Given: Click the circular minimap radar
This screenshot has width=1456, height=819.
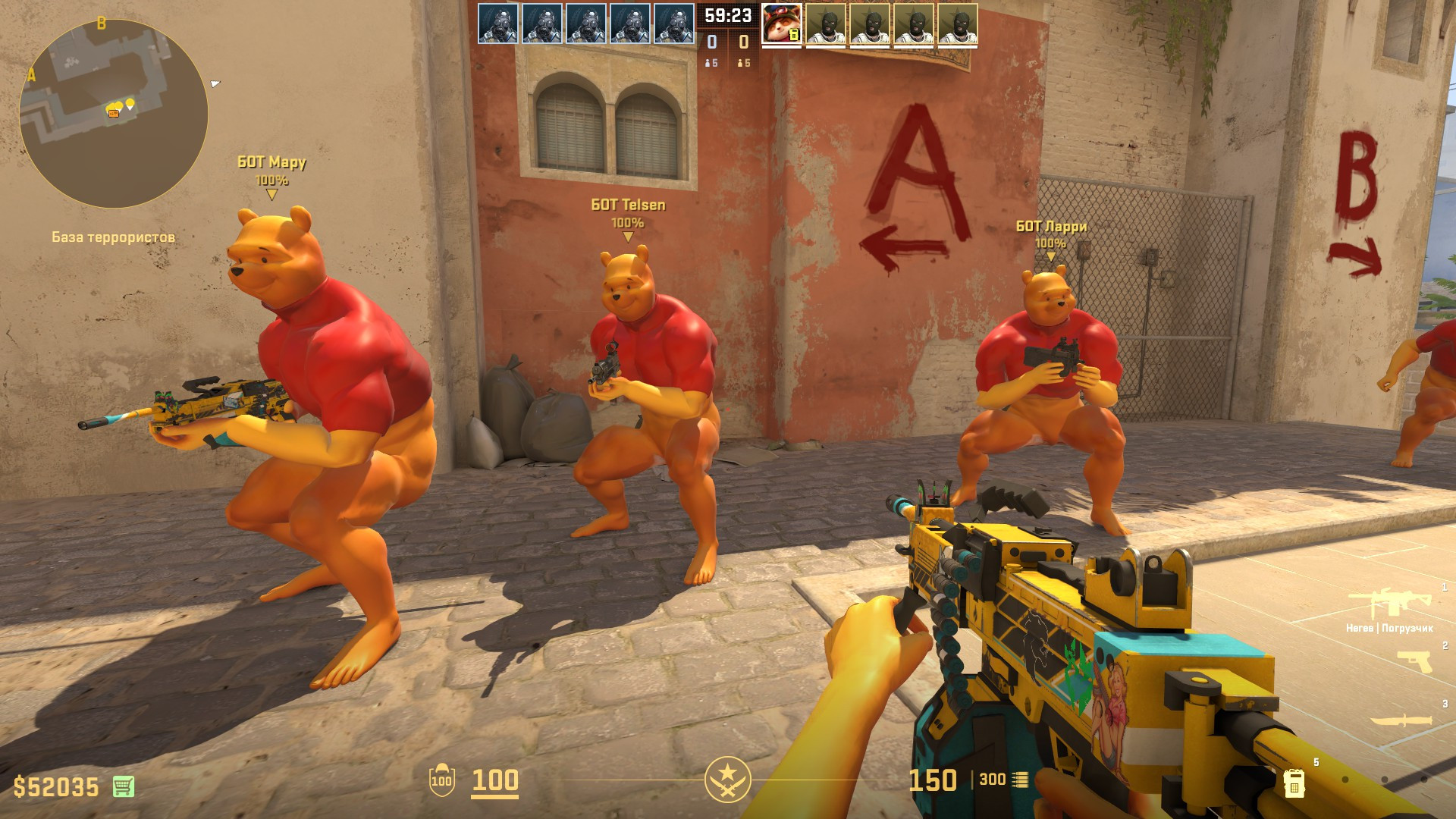Looking at the screenshot, I should click(114, 114).
